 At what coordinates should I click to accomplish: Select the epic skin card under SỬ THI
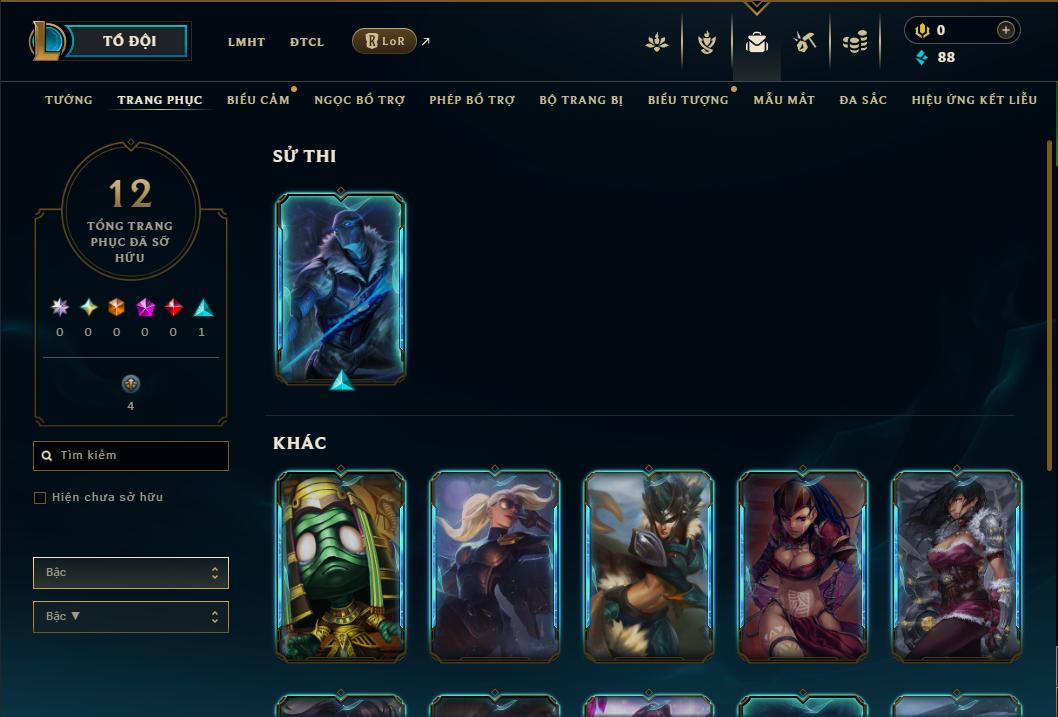click(x=341, y=288)
